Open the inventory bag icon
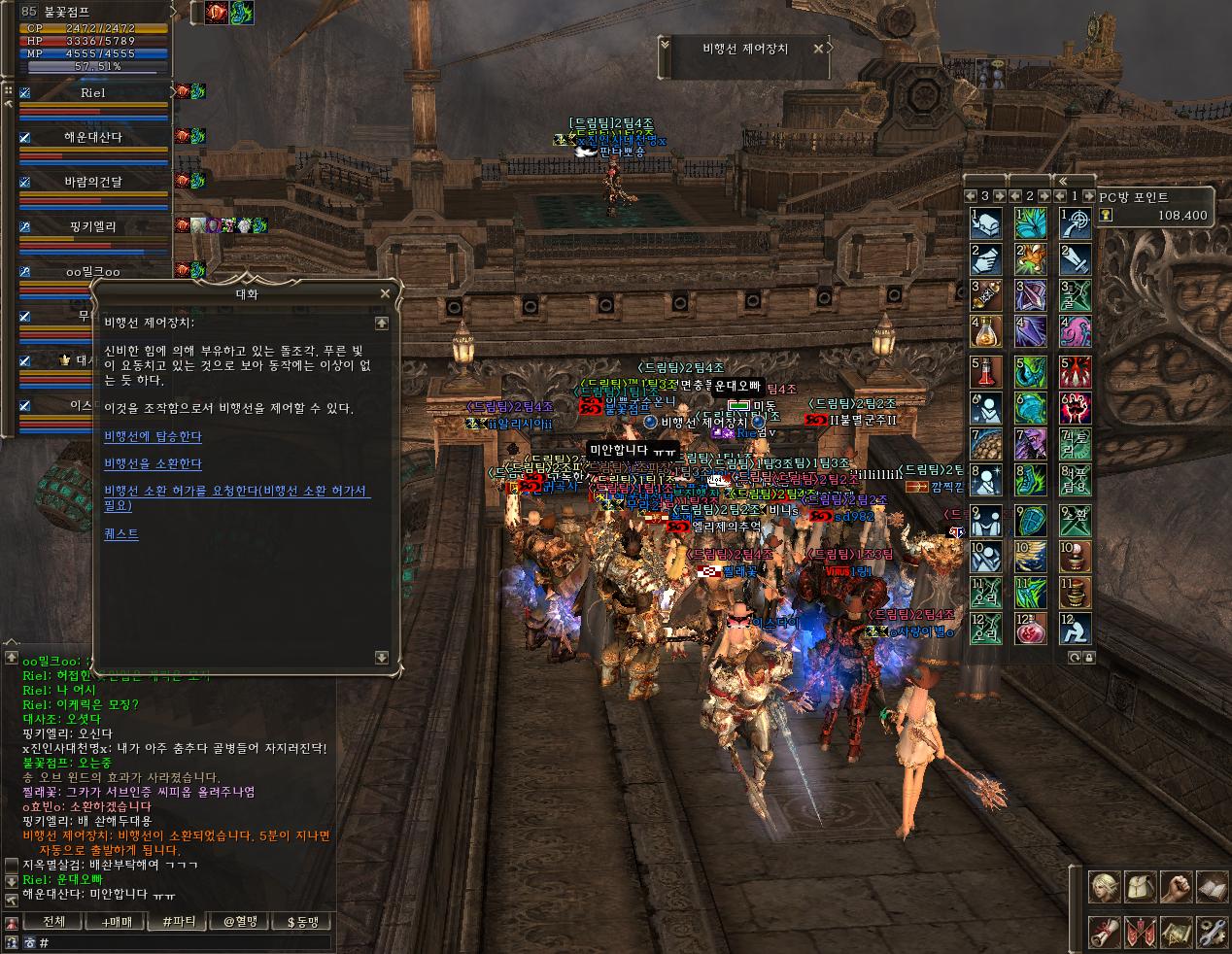The height and width of the screenshot is (954, 1232). click(x=1139, y=888)
